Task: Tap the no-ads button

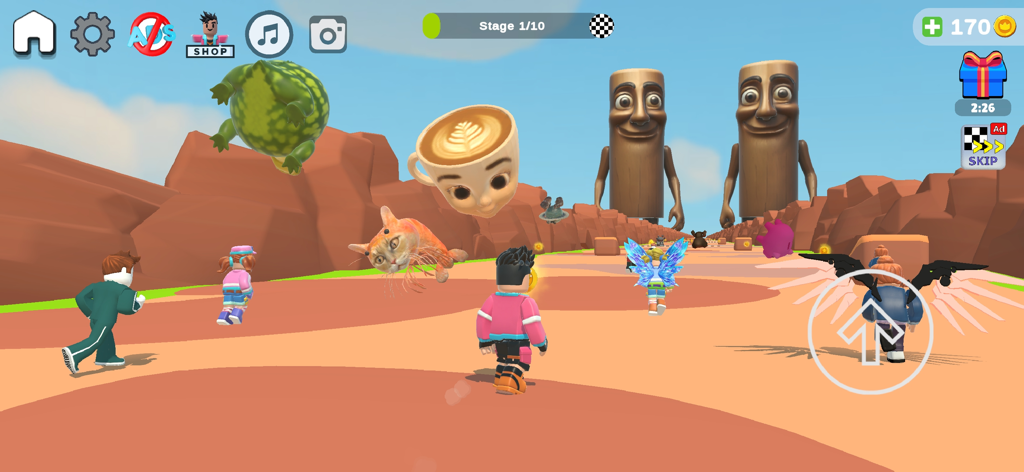Action: [x=151, y=34]
